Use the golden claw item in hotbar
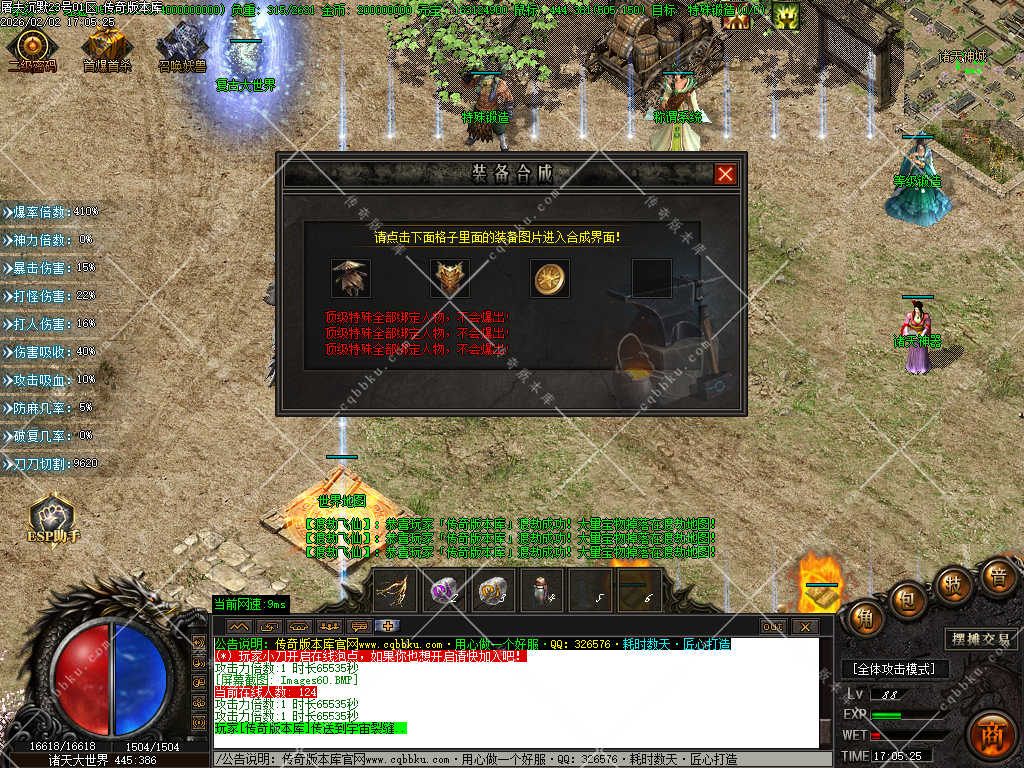Screen dimensions: 1024x768 [395, 591]
